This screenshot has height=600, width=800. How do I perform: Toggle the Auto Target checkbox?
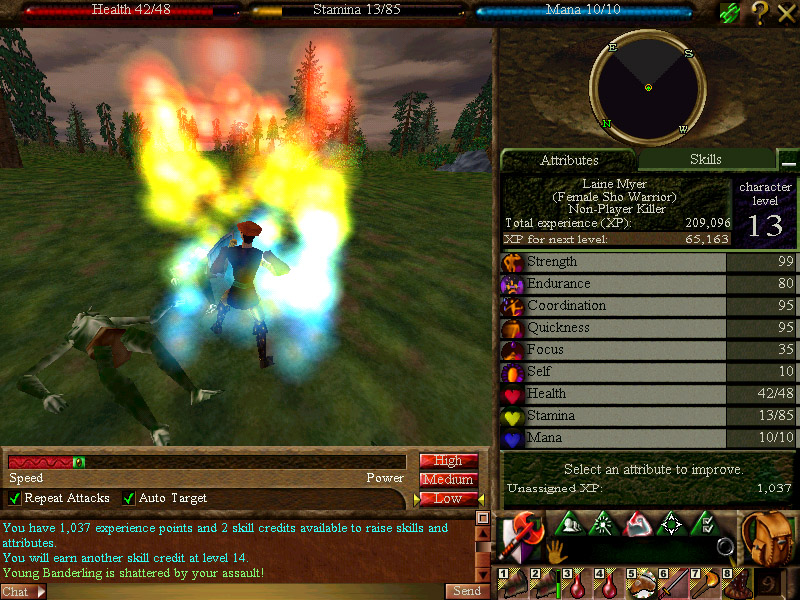pyautogui.click(x=129, y=498)
